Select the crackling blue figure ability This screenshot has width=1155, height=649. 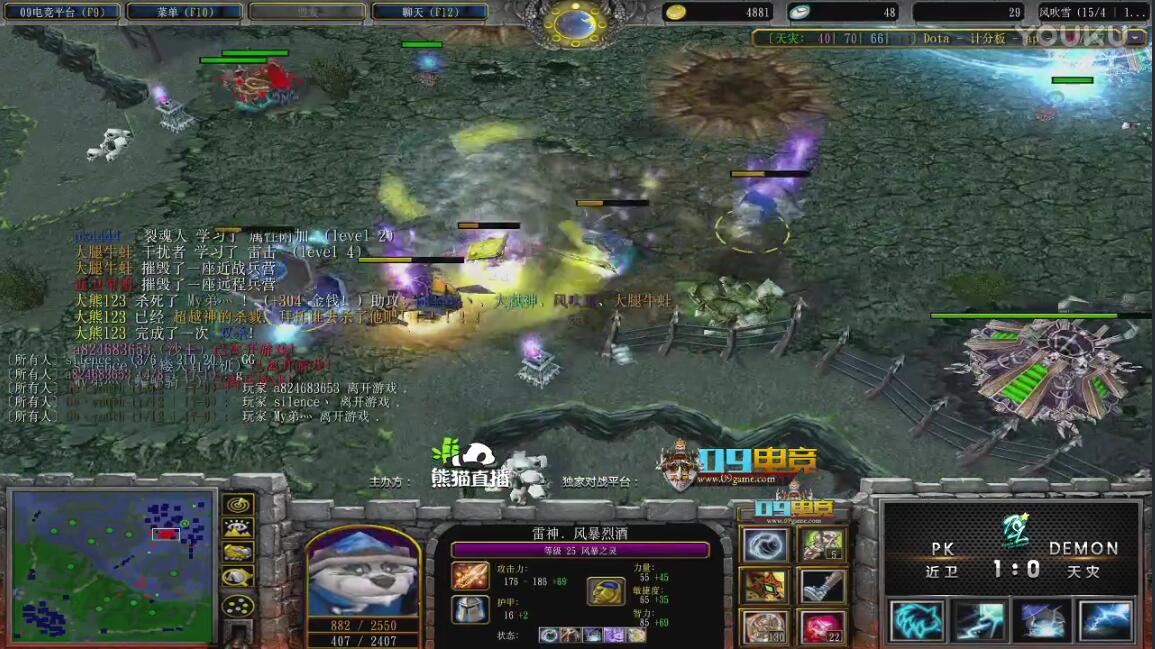point(1042,620)
